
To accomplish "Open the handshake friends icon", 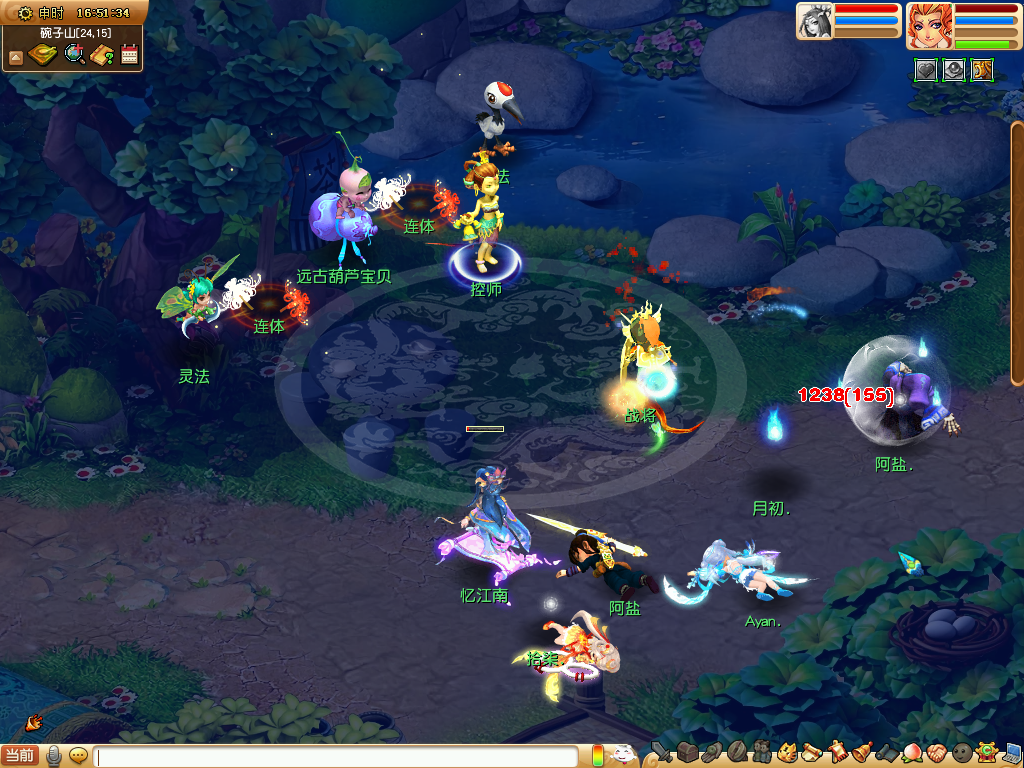I will click(936, 752).
